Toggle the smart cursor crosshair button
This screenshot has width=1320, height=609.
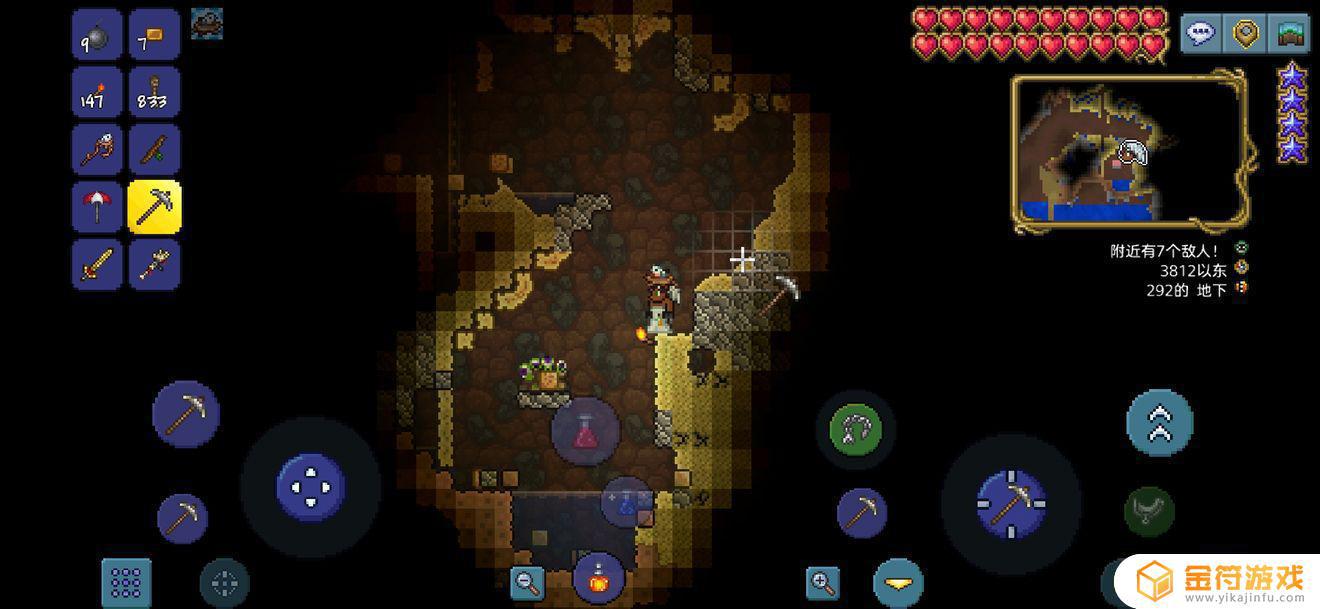[224, 583]
